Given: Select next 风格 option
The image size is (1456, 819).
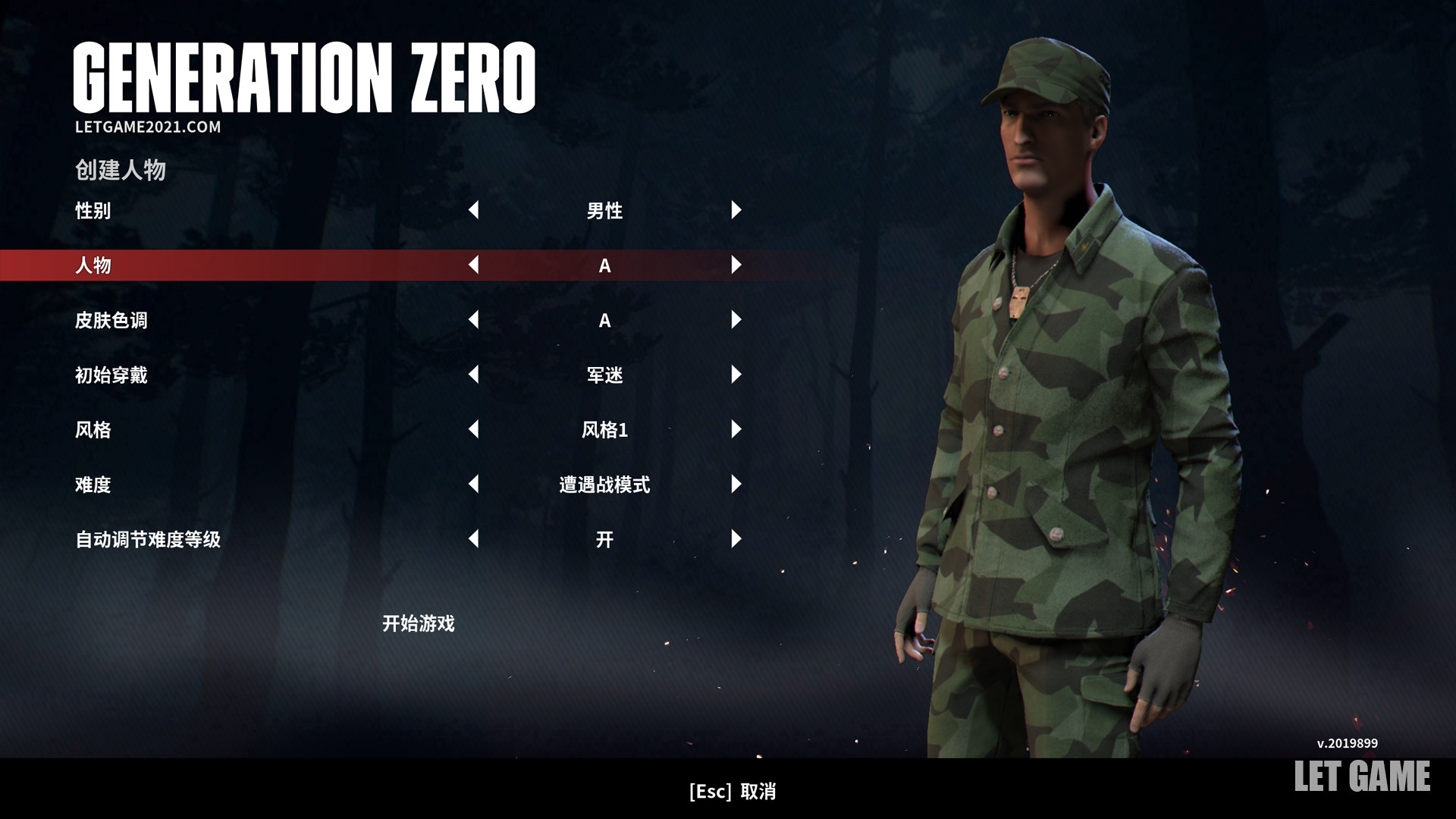Looking at the screenshot, I should 736,429.
